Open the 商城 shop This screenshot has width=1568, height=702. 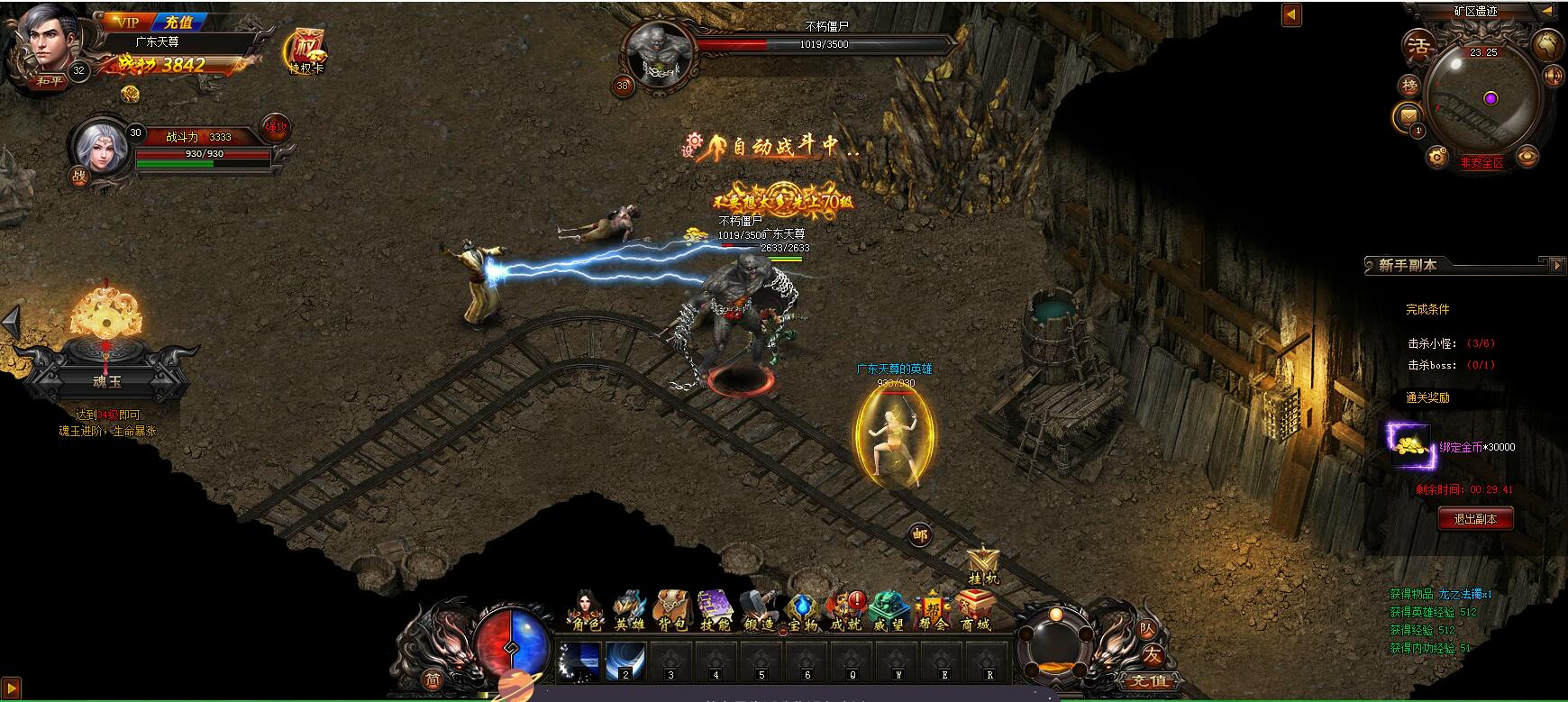(x=974, y=609)
